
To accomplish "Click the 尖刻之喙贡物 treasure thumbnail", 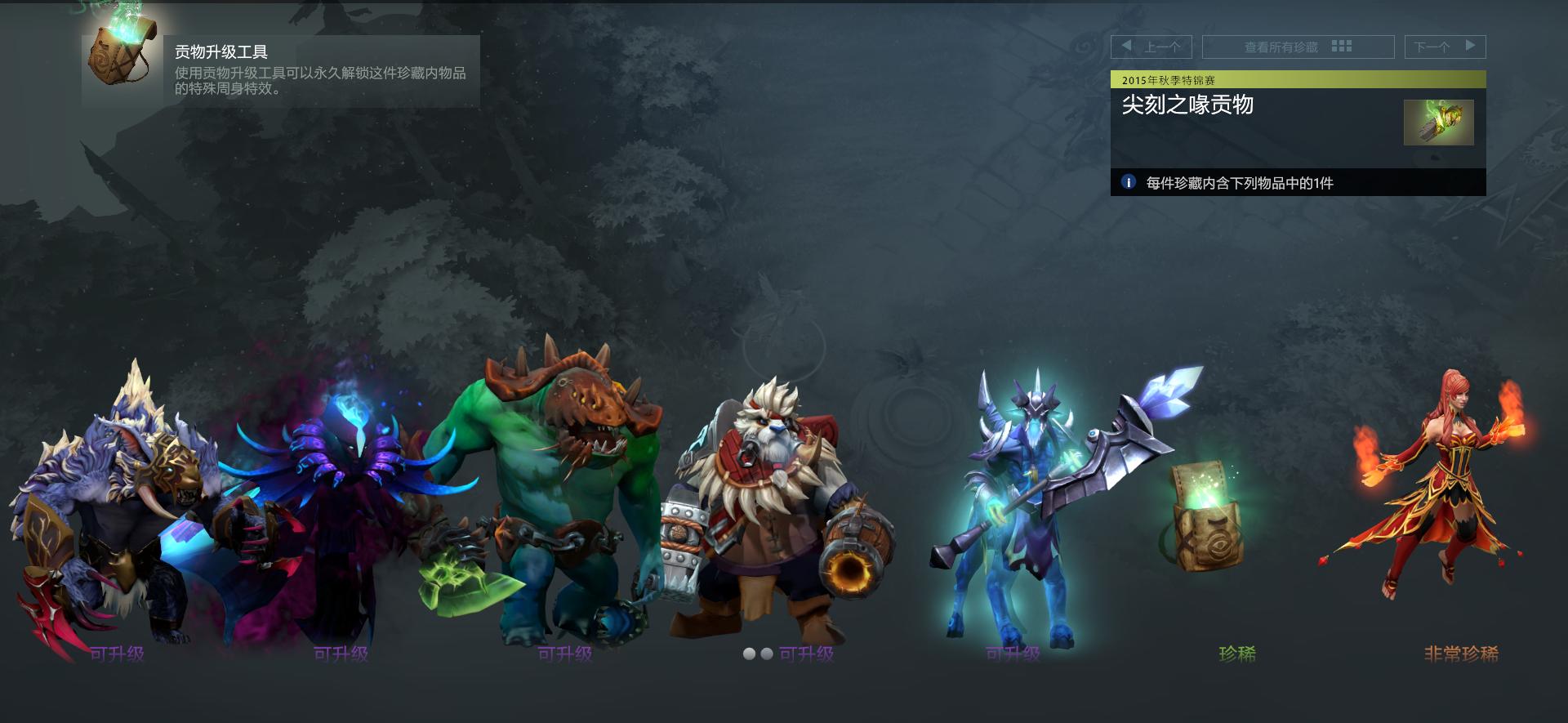I will [x=1438, y=123].
